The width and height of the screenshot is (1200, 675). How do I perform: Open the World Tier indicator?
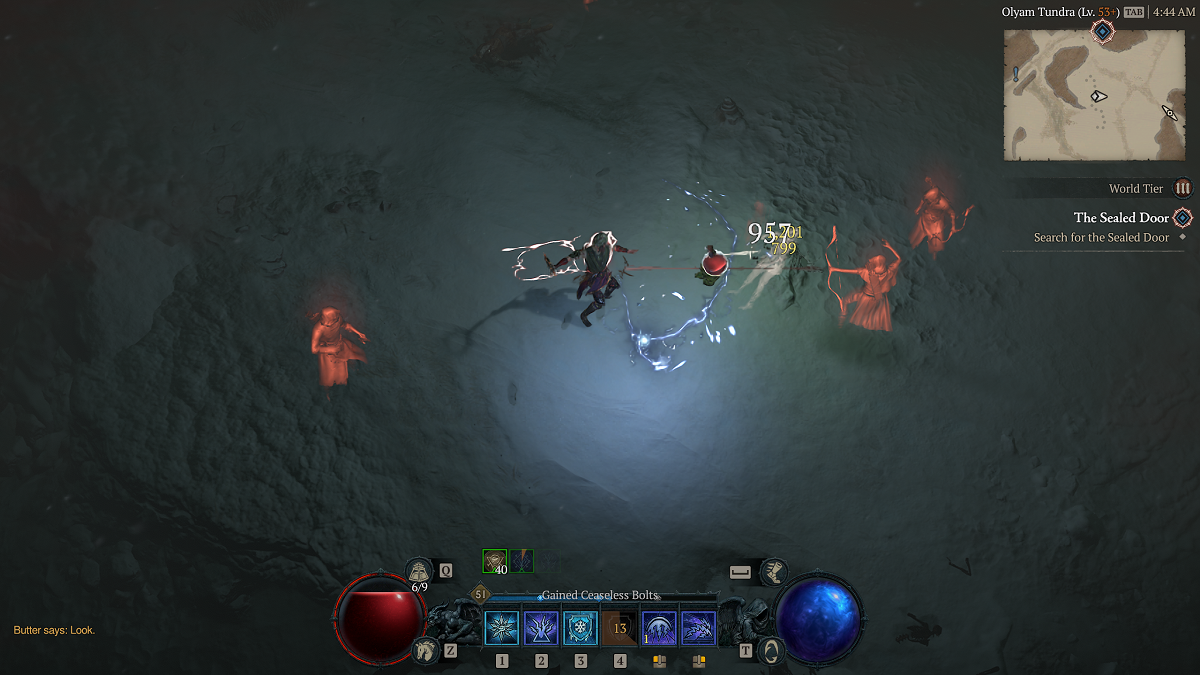(x=1183, y=188)
